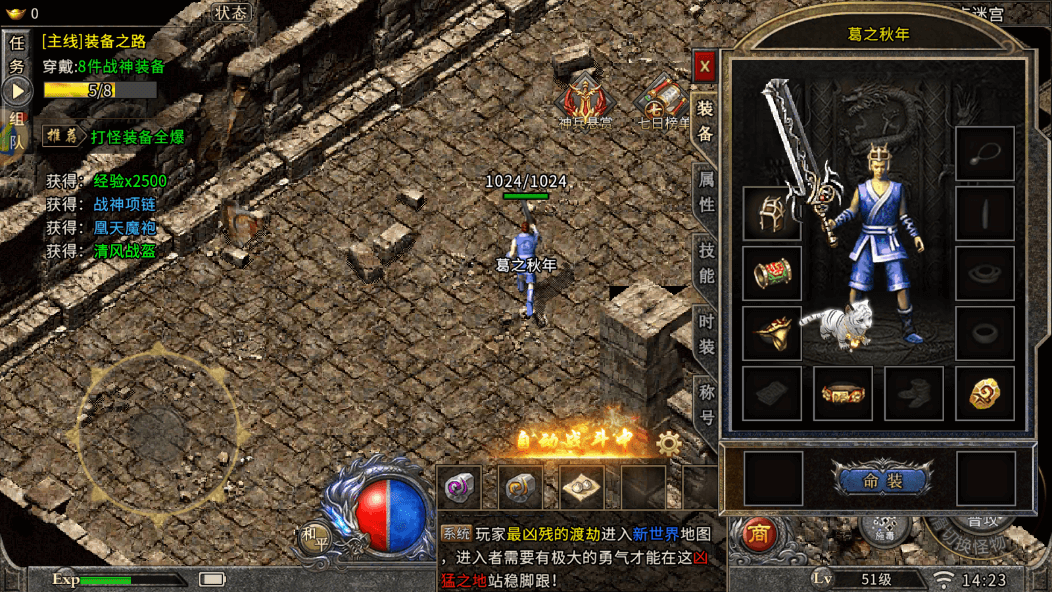Select the 称号 titles tab

click(706, 402)
